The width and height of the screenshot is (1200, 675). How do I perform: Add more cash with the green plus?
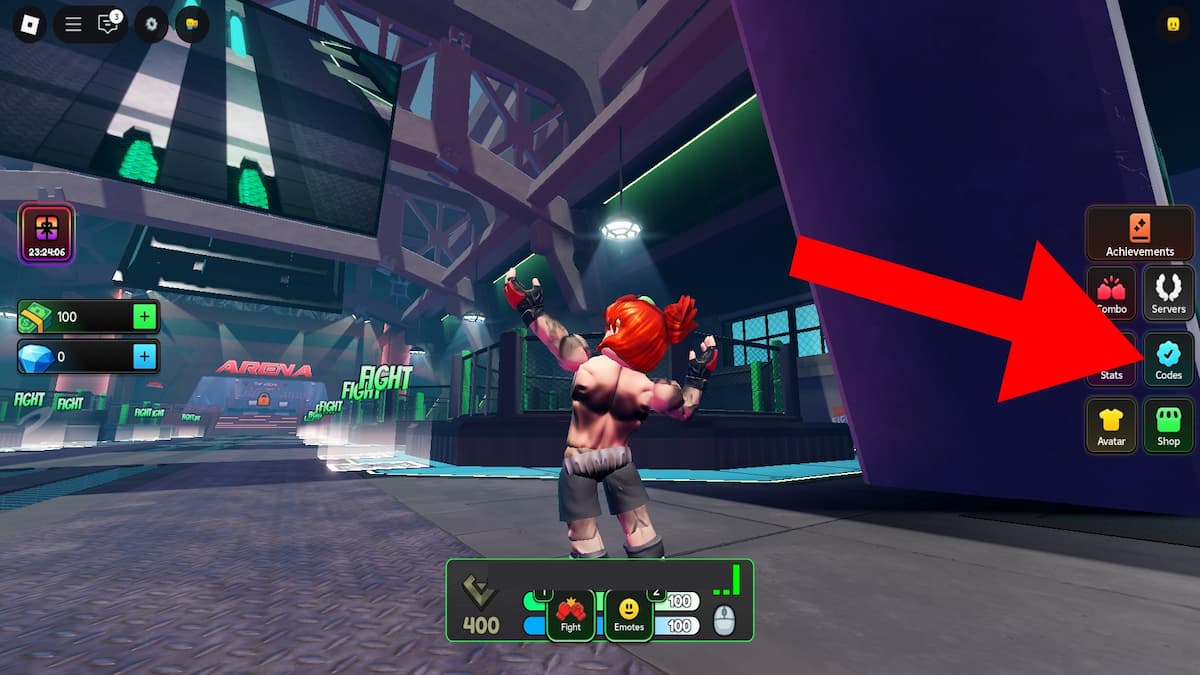click(145, 317)
